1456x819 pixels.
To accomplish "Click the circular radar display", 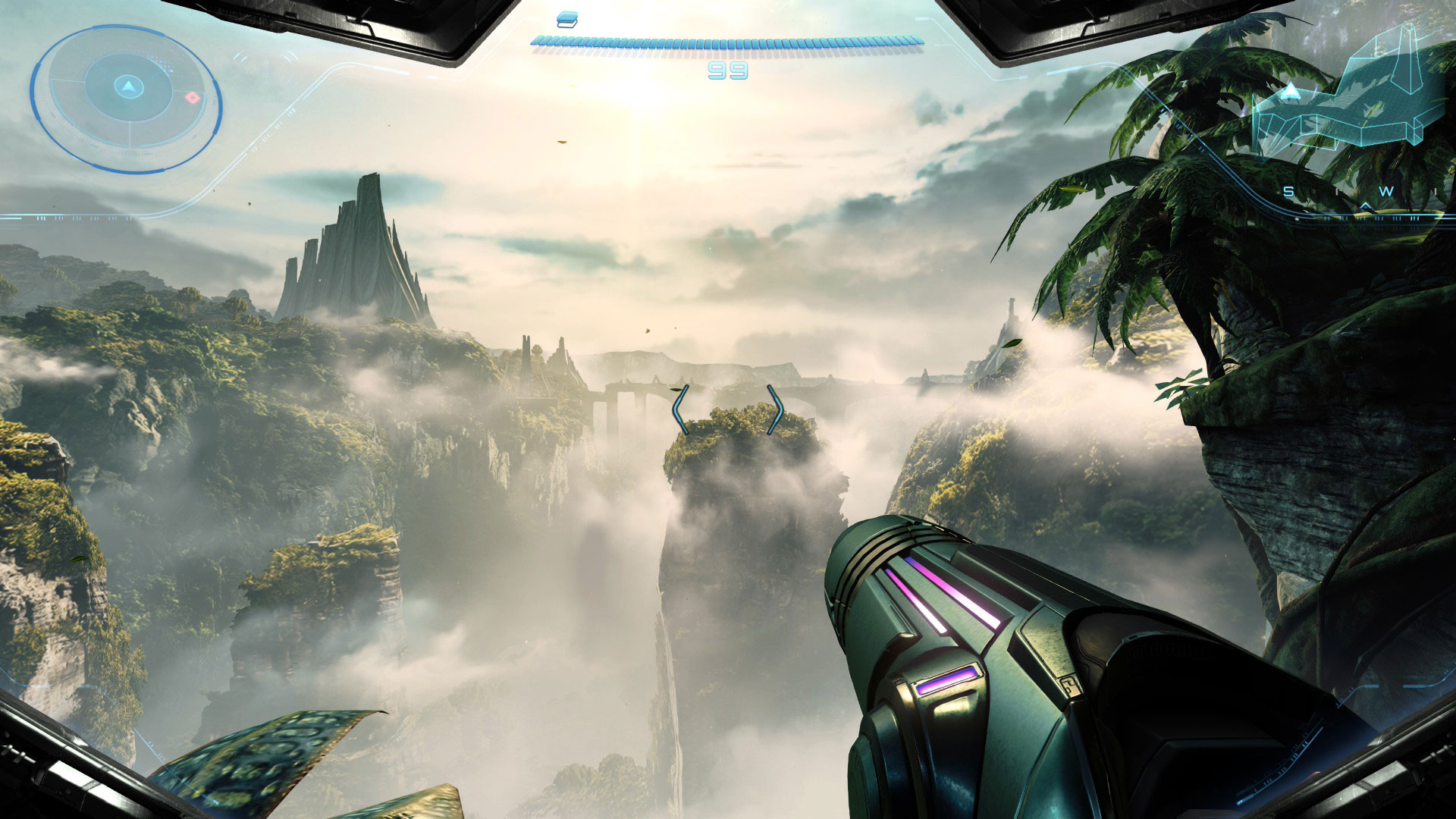I will 126,97.
